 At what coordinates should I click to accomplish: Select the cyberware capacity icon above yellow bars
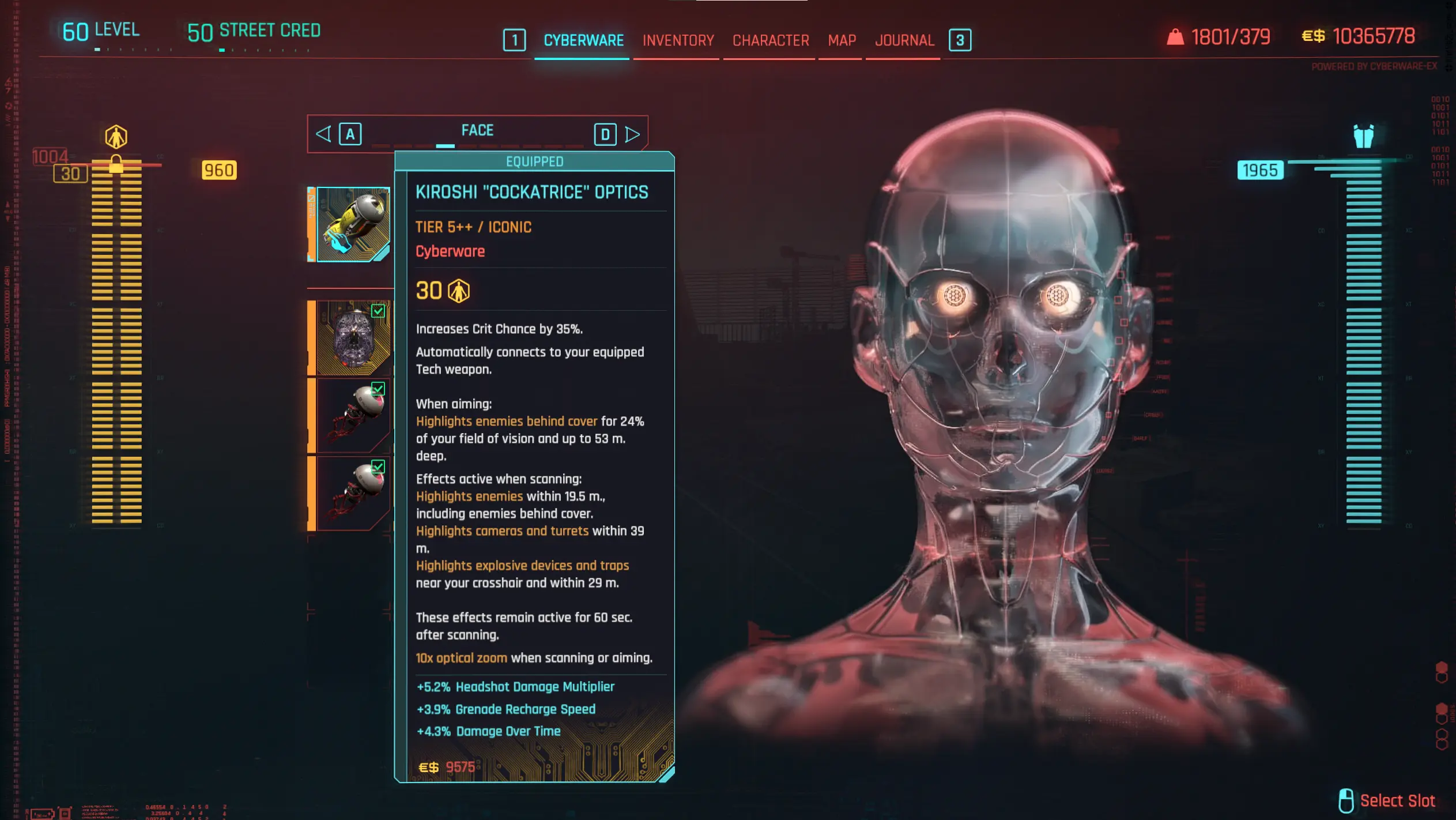click(116, 137)
